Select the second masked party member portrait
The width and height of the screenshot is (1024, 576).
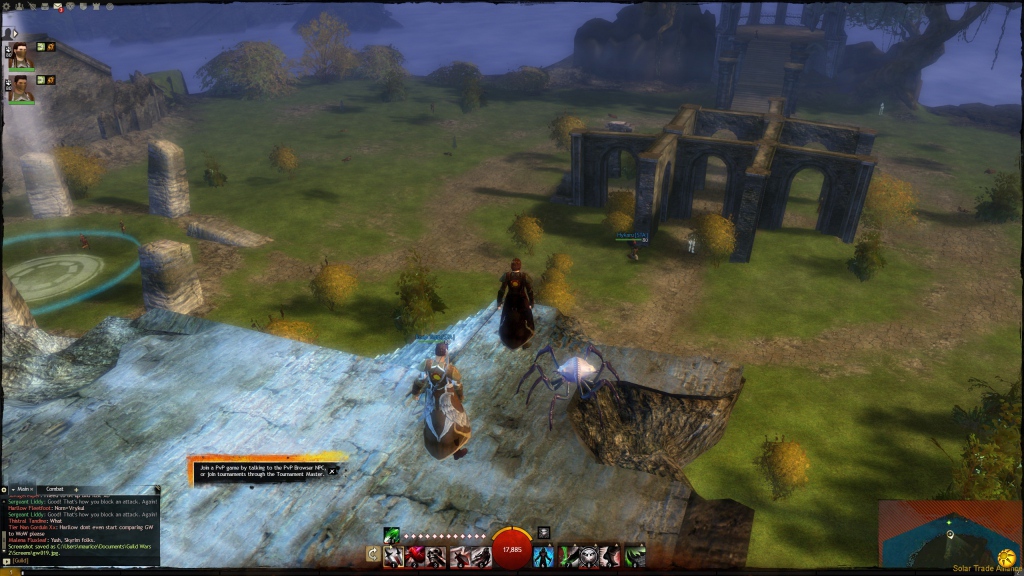21,89
